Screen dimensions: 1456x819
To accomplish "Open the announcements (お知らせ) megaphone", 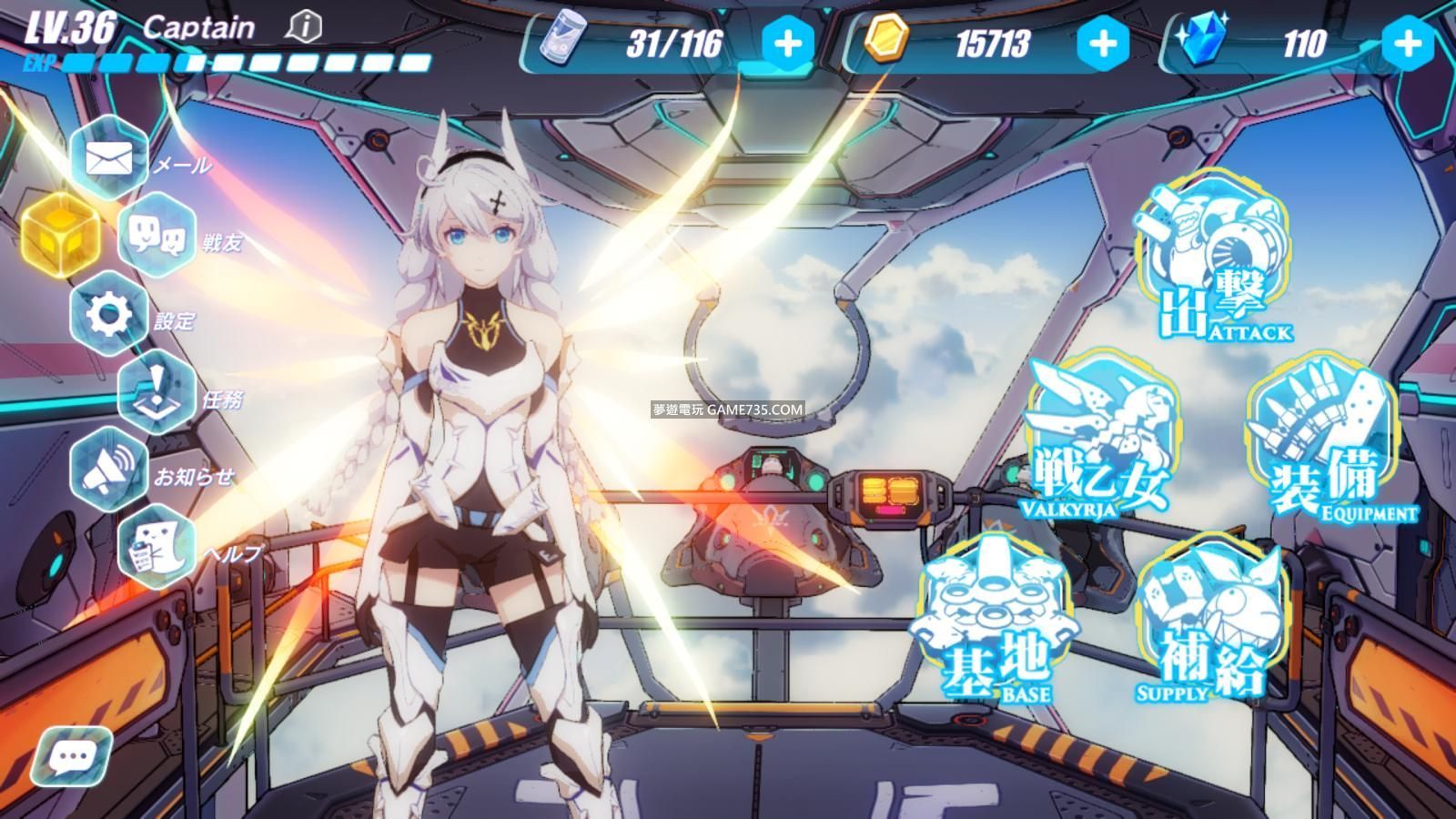I will [109, 470].
